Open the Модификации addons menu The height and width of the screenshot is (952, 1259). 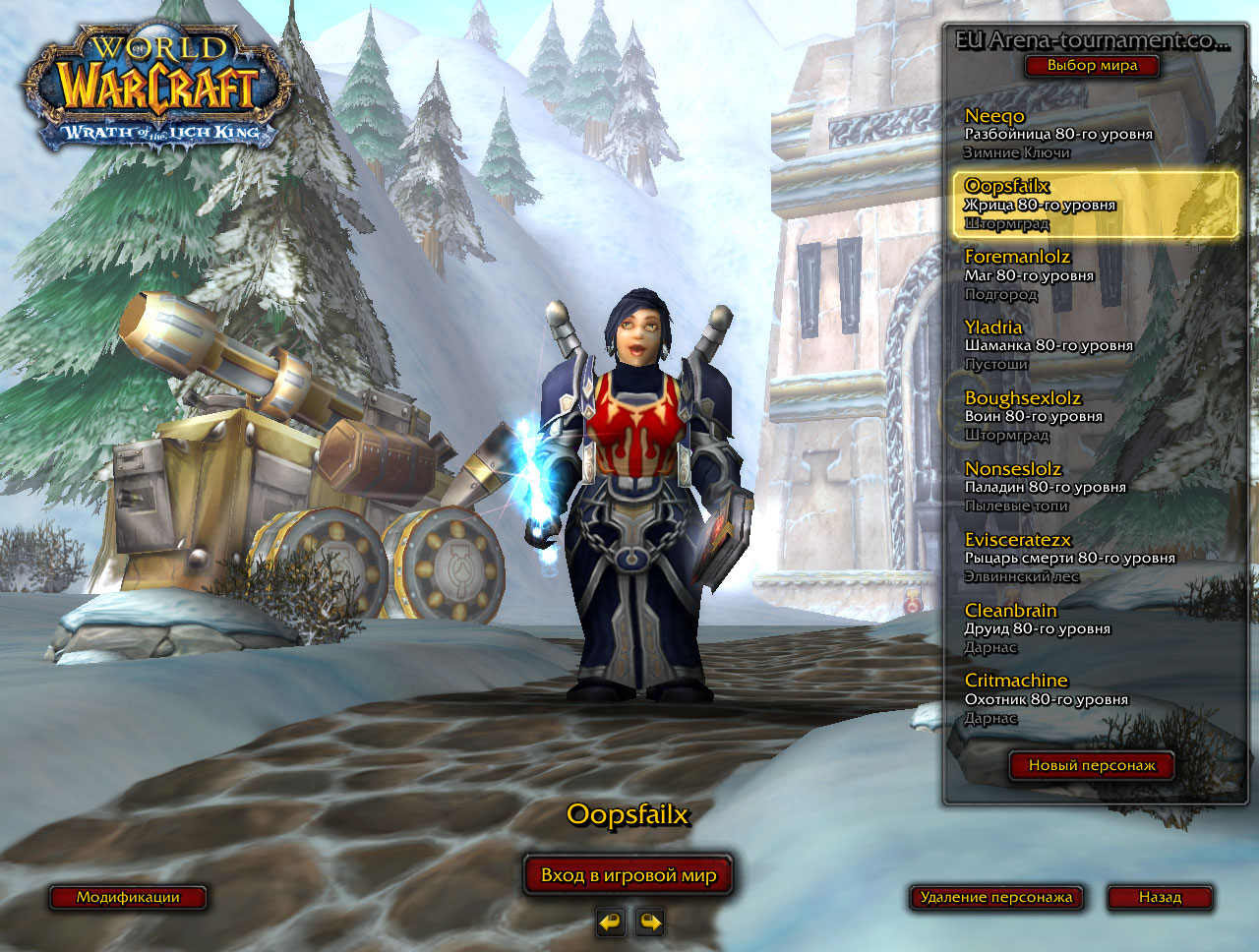(128, 897)
